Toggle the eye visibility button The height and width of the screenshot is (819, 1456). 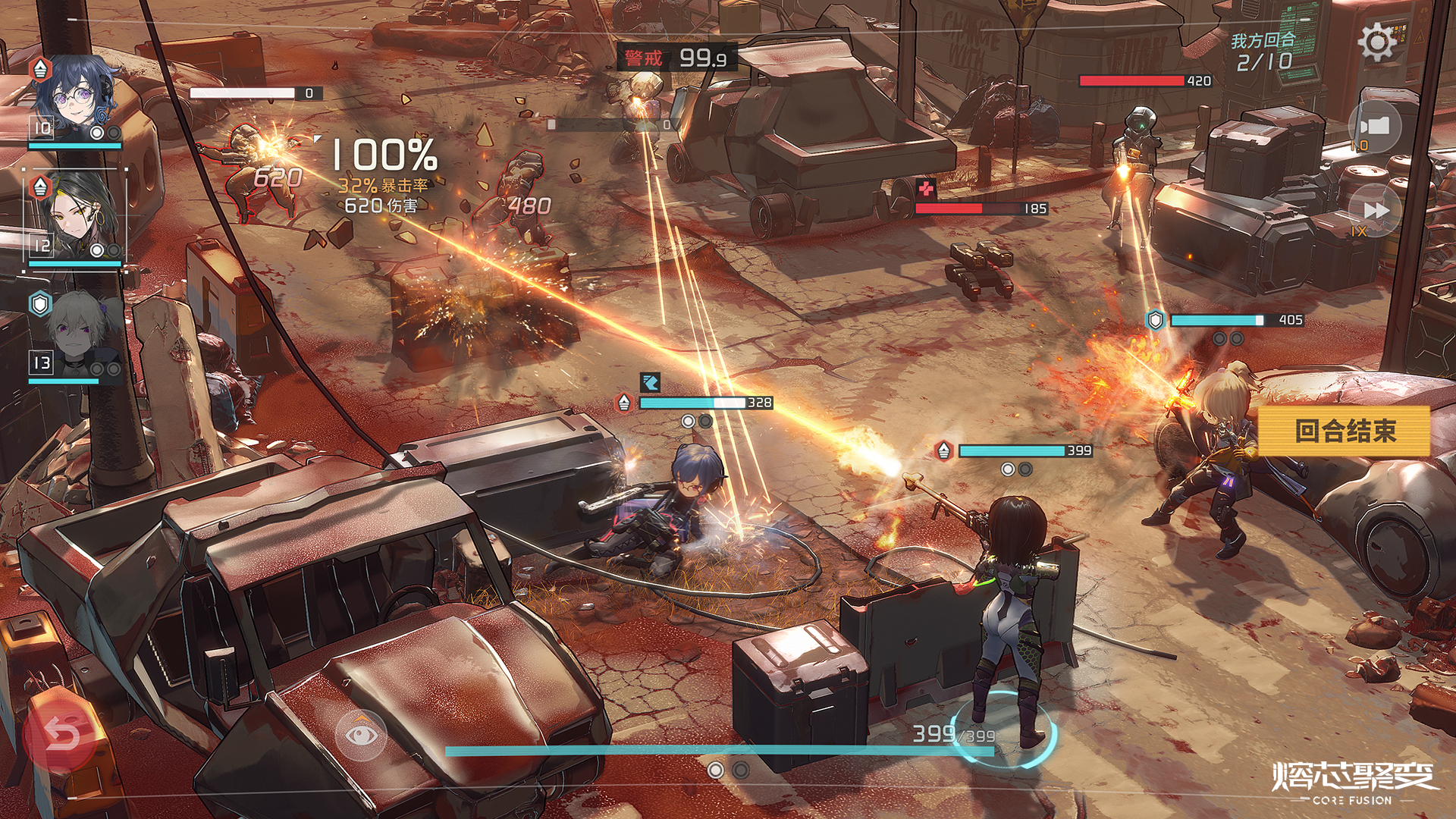(360, 733)
